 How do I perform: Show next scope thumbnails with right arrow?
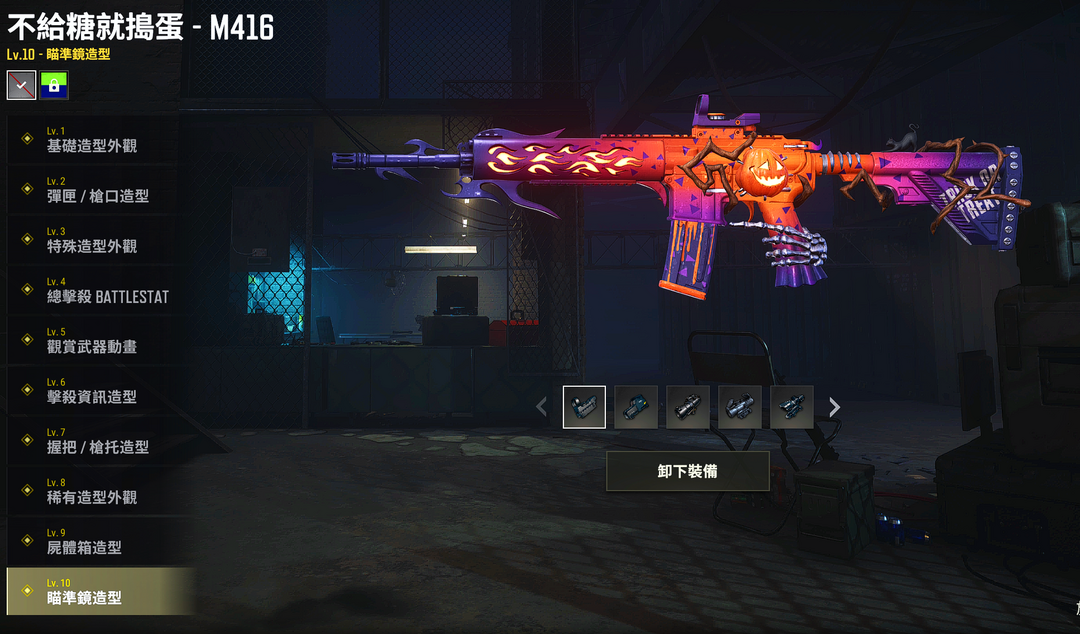(834, 407)
